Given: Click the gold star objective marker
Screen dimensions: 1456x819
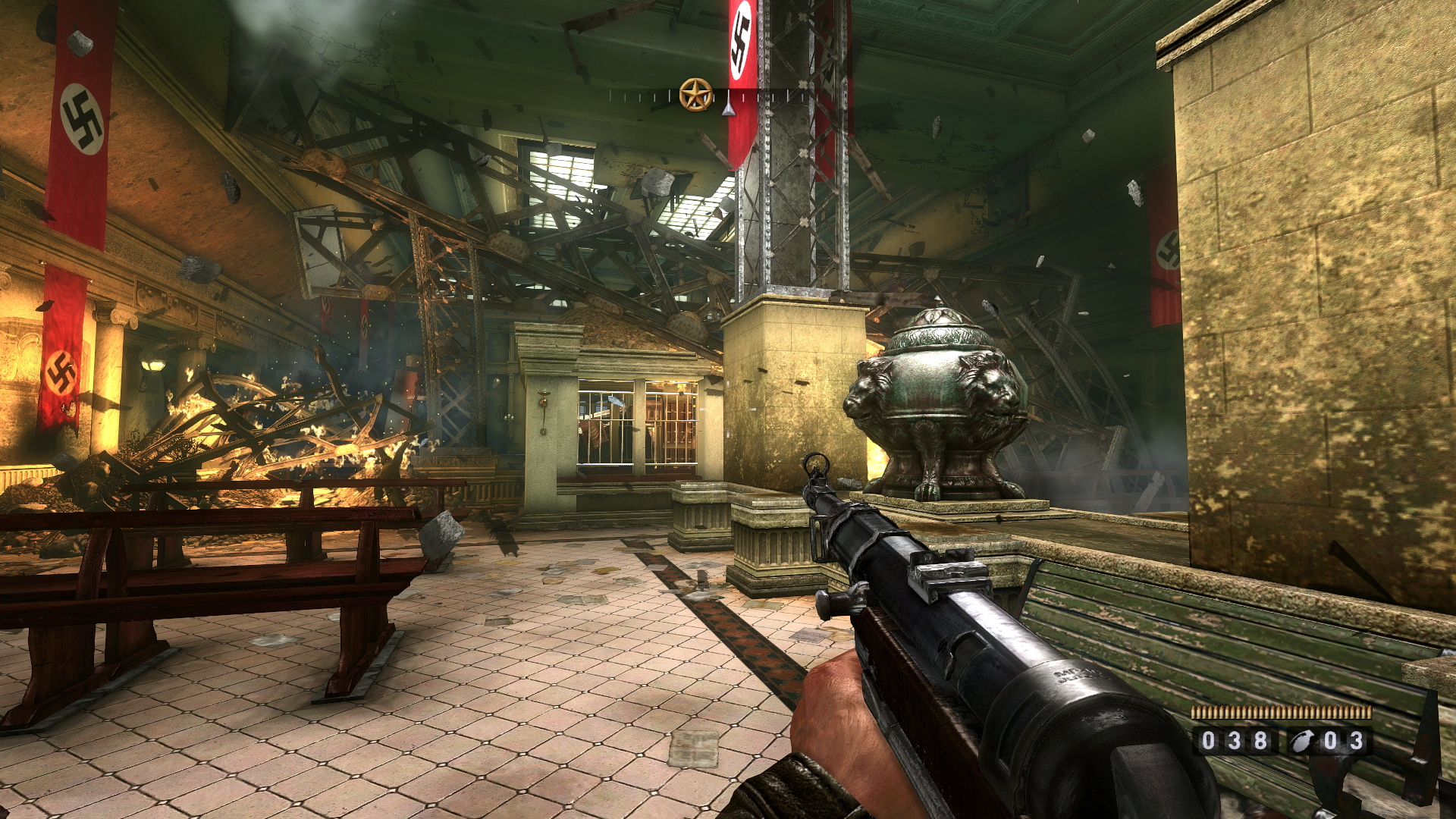Looking at the screenshot, I should [695, 95].
